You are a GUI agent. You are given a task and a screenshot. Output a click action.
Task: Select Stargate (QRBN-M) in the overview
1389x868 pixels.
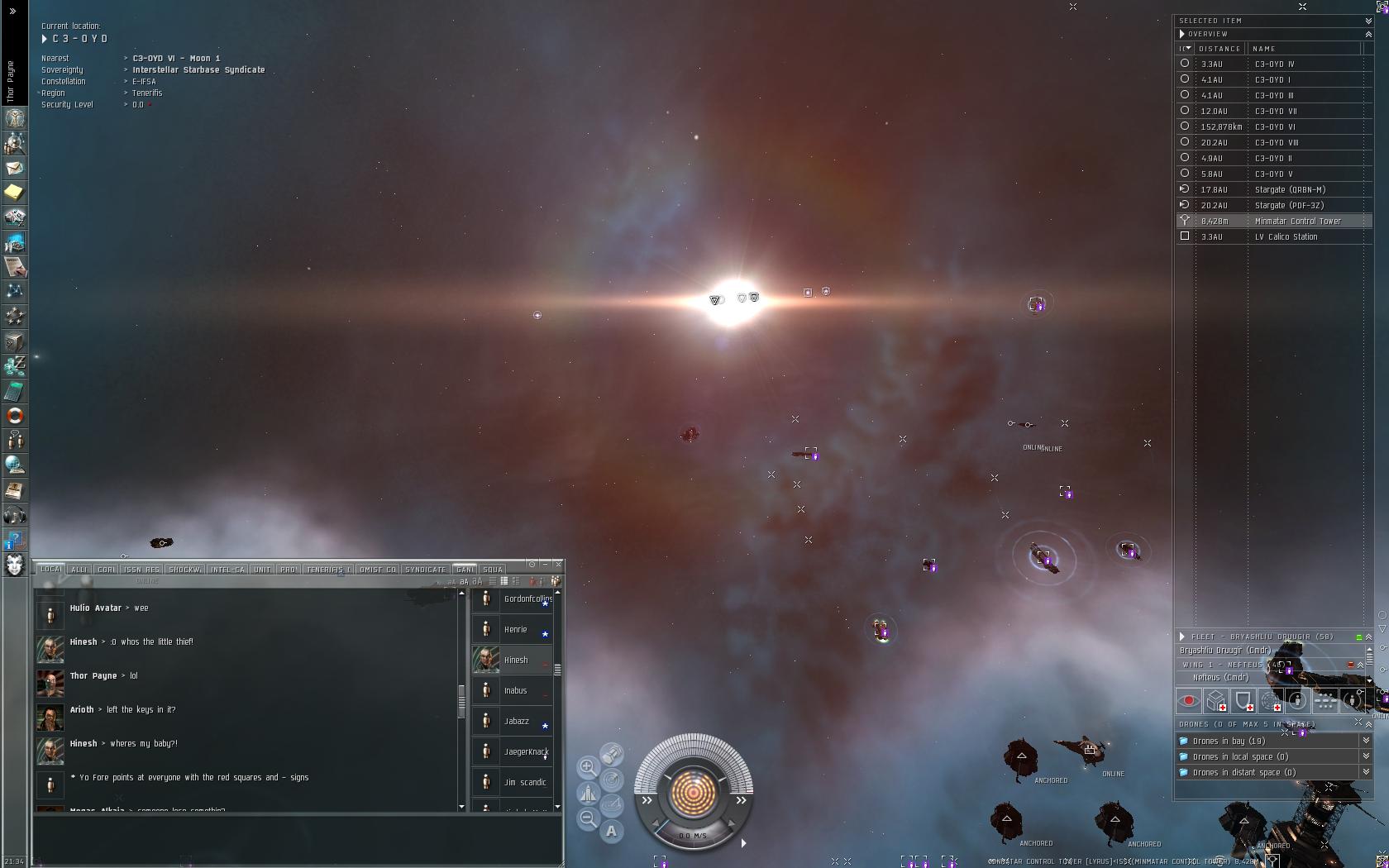pos(1290,189)
